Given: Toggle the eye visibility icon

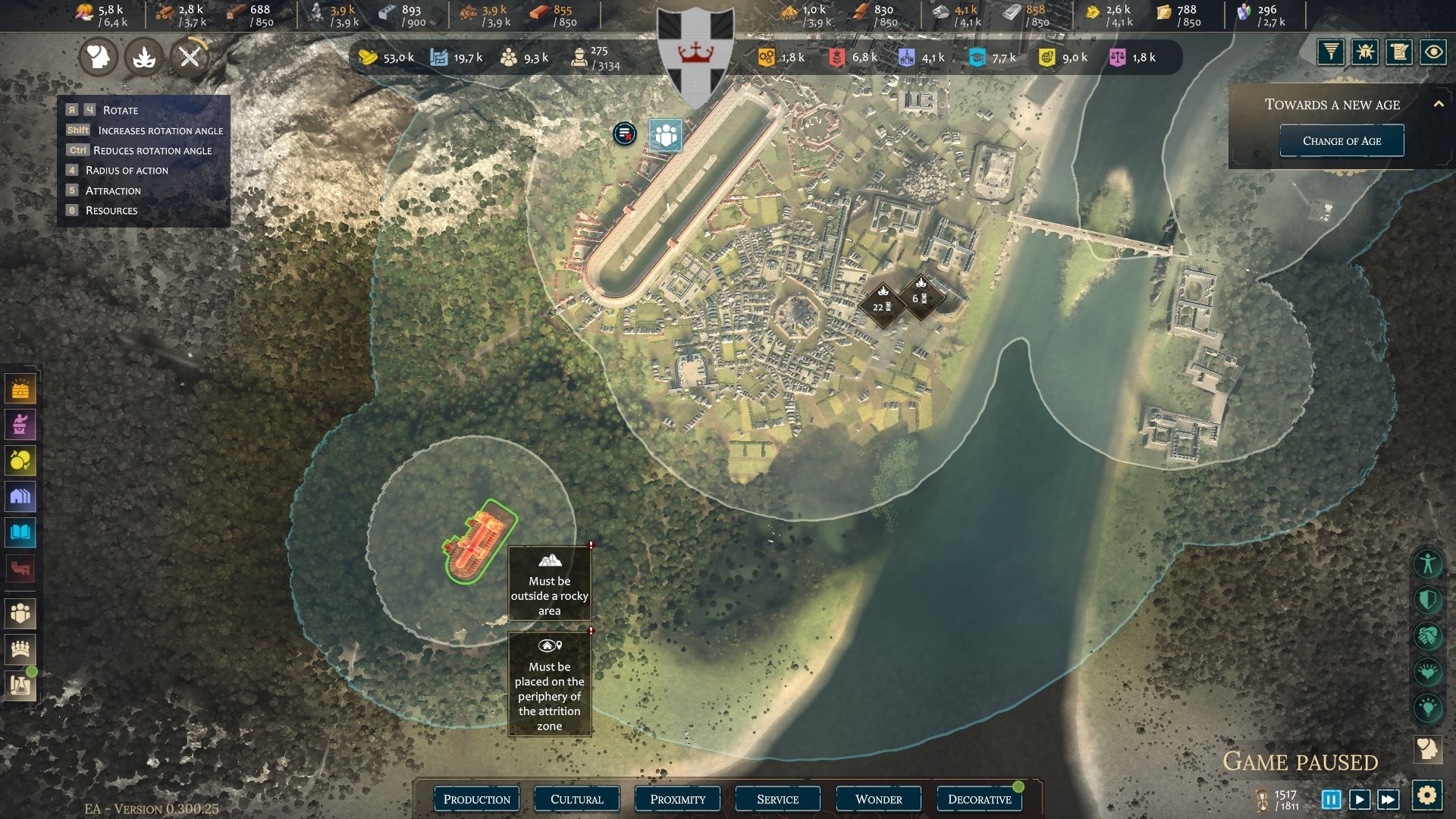Looking at the screenshot, I should 1433,52.
